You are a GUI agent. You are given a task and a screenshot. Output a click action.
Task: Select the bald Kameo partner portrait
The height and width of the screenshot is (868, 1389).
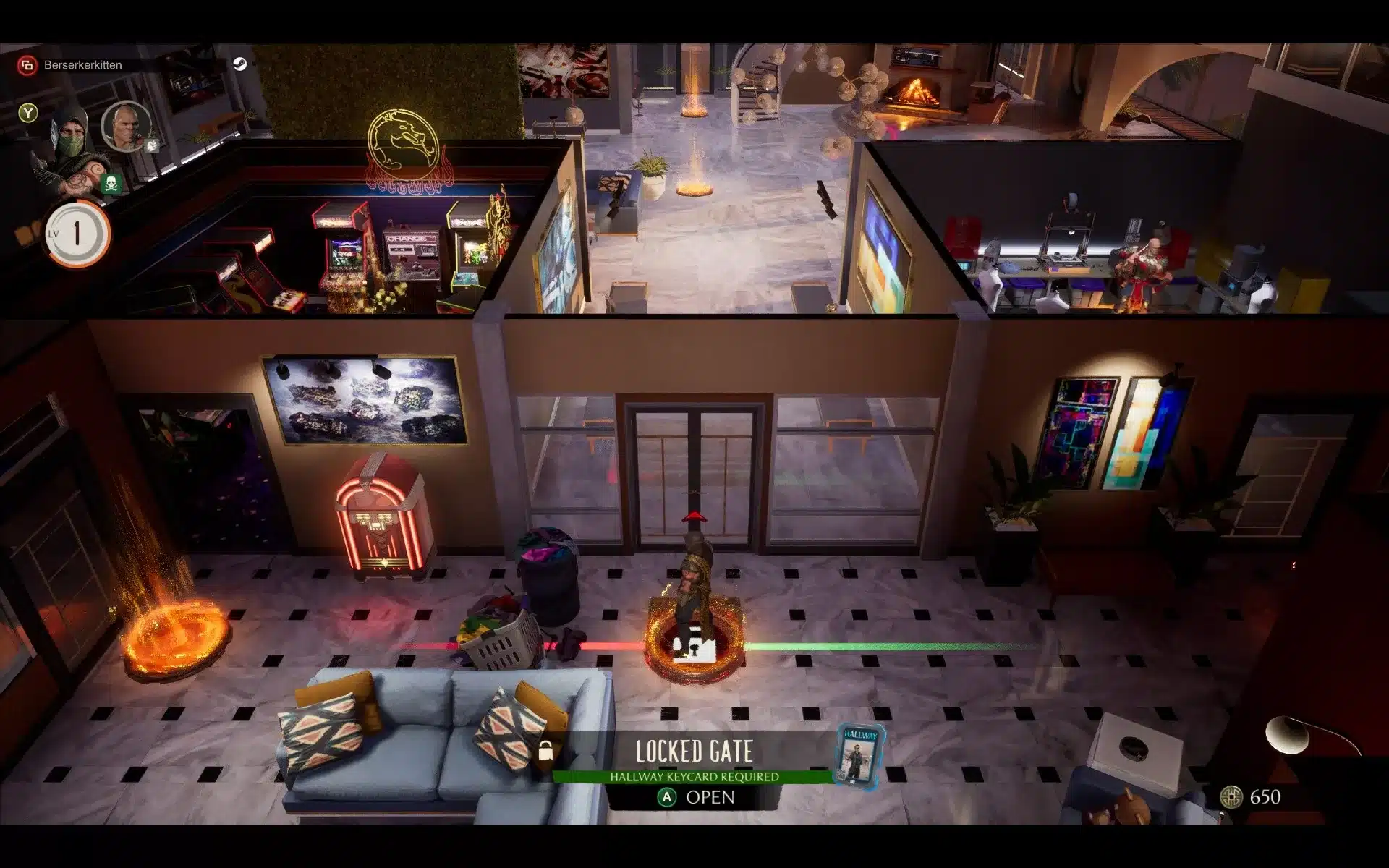[127, 126]
